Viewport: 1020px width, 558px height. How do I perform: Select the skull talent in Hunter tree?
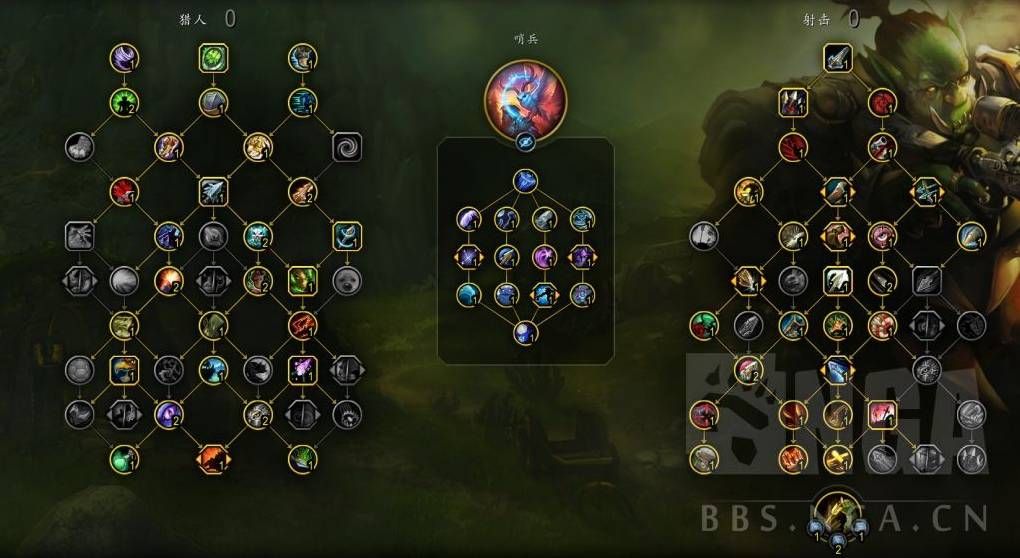click(257, 236)
